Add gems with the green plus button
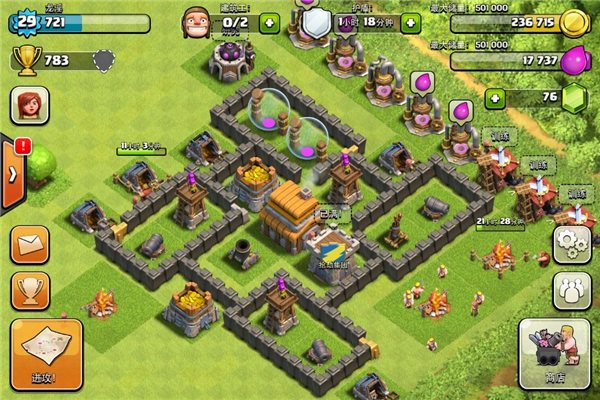 (495, 98)
